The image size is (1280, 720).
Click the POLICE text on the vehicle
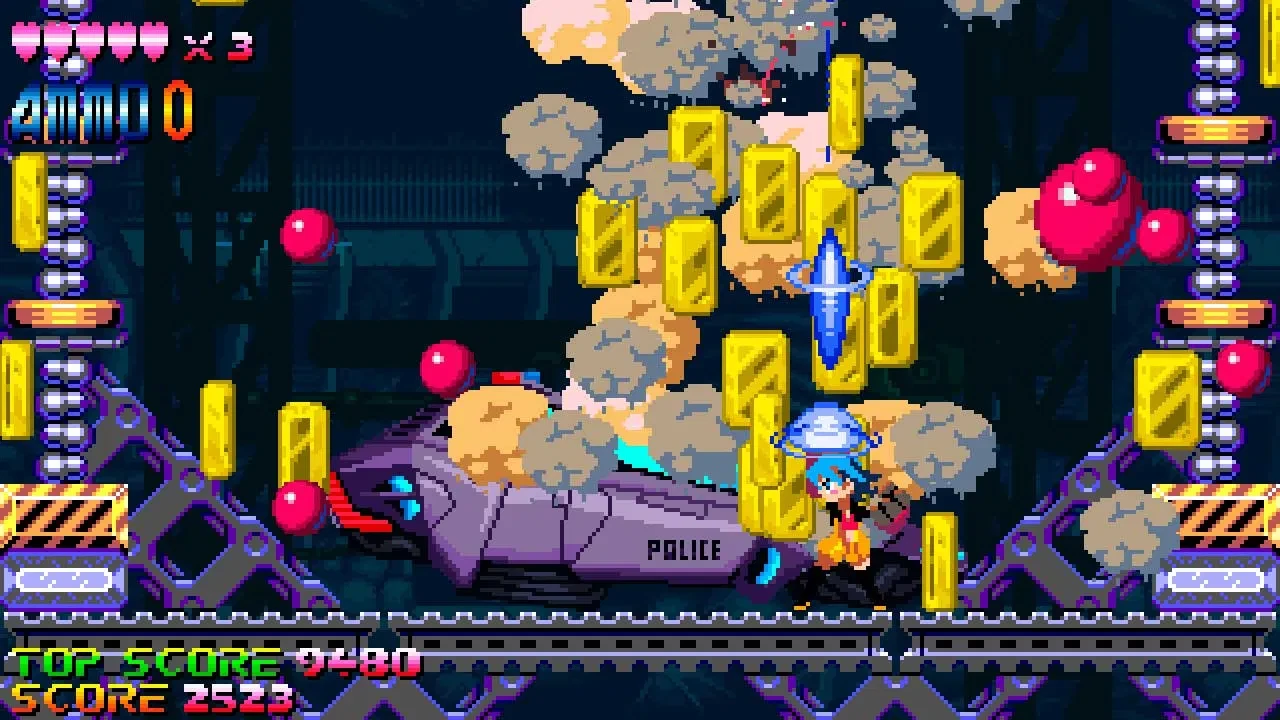pyautogui.click(x=683, y=549)
